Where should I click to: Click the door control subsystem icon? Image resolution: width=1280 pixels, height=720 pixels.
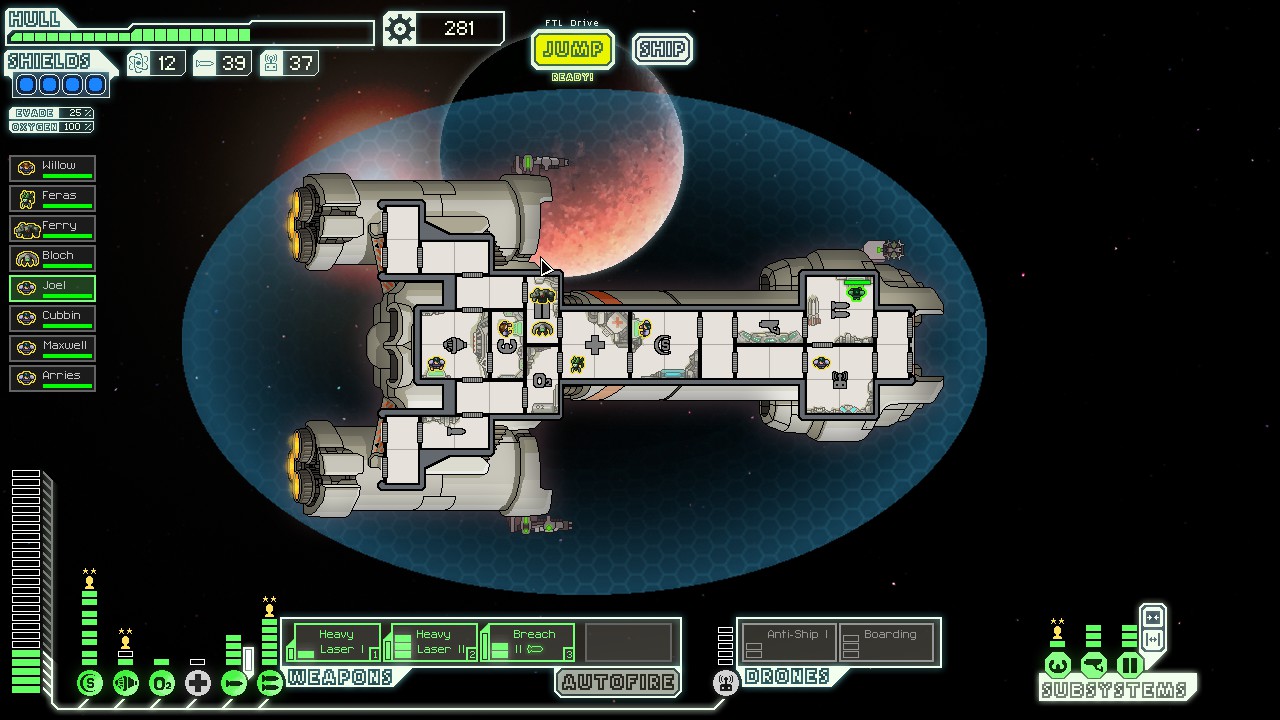[1129, 664]
